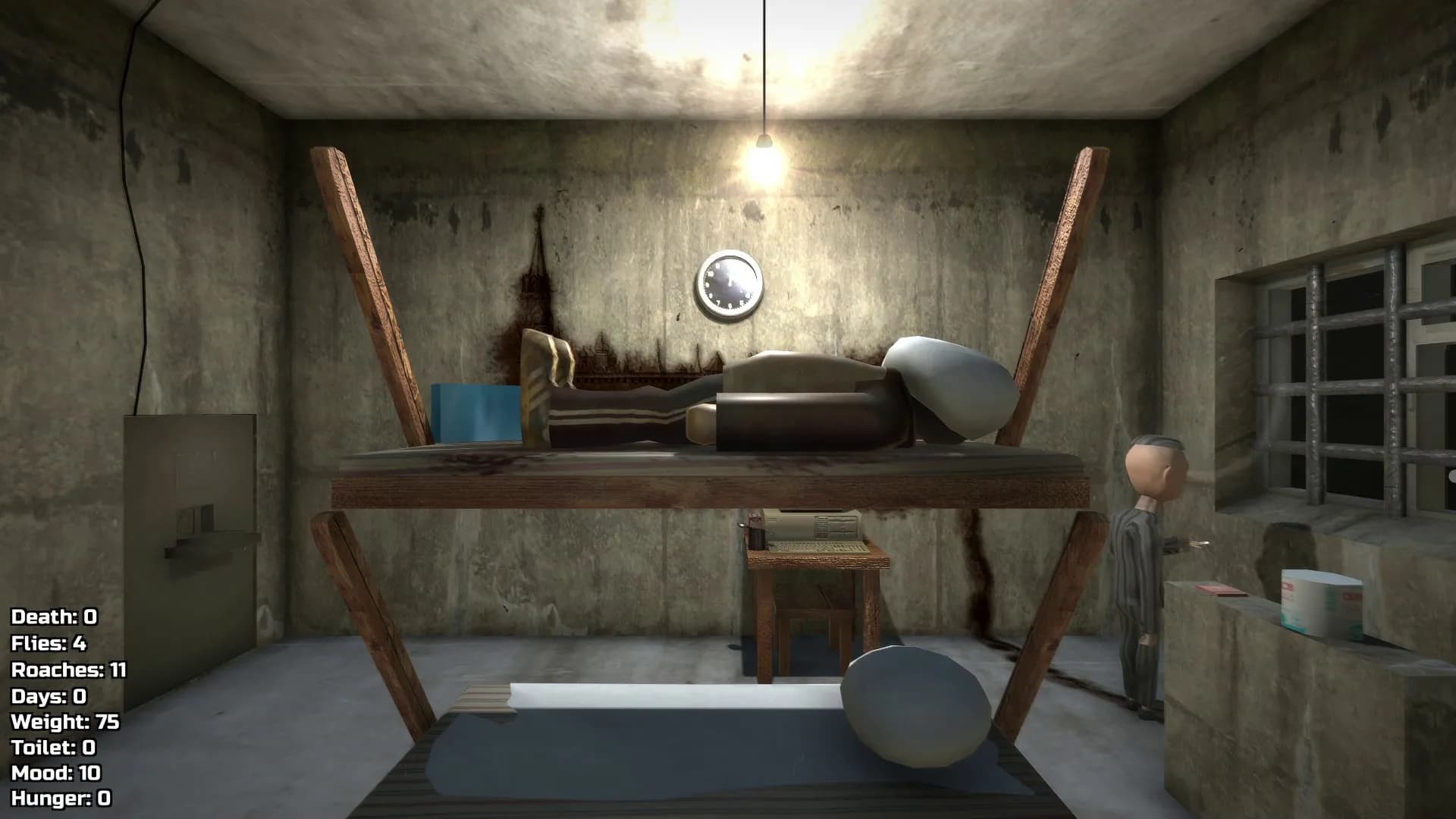The width and height of the screenshot is (1456, 819).
Task: Click the mug on the desk corner
Action: tap(757, 540)
